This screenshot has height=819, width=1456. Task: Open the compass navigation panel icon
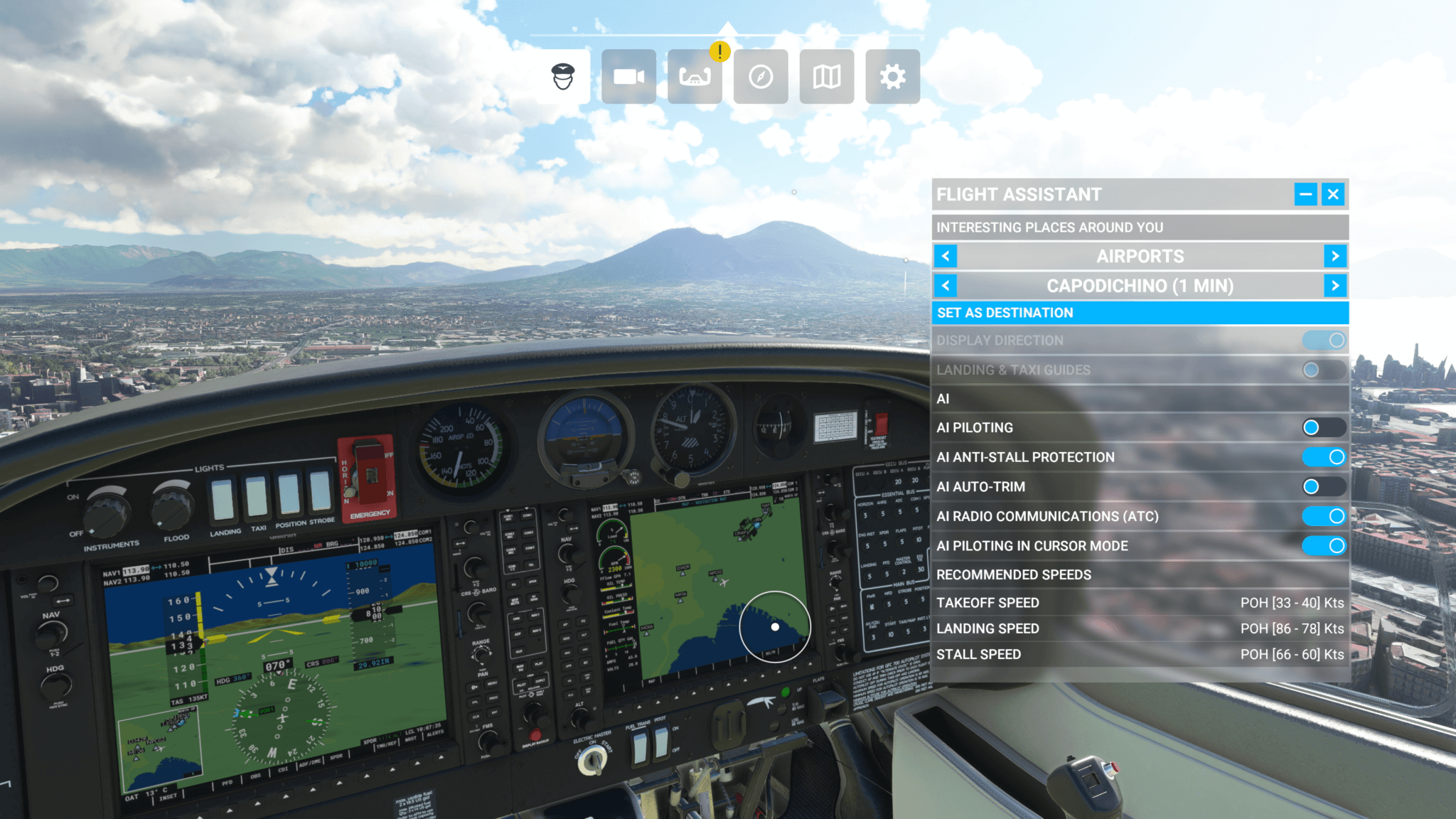click(759, 76)
